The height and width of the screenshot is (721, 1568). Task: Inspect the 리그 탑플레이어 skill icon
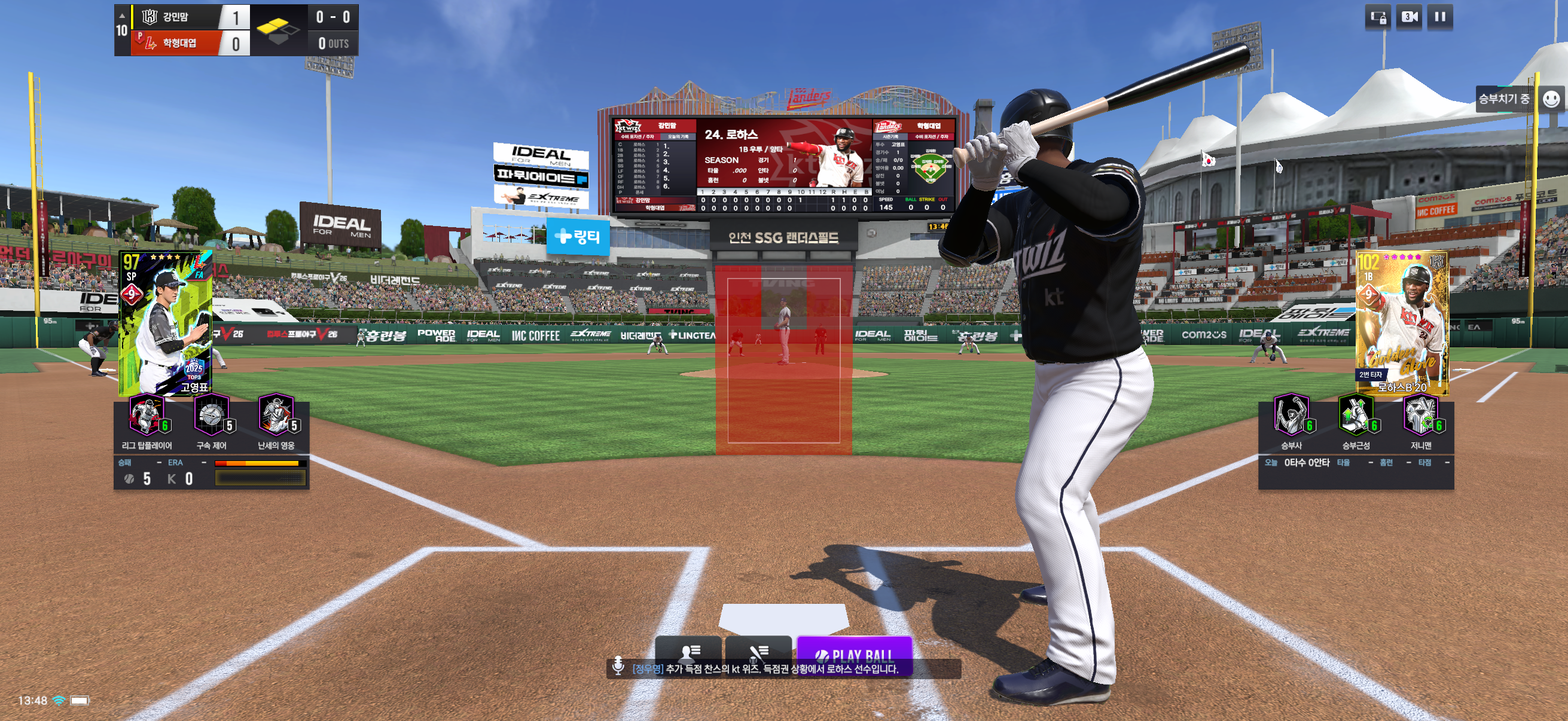[147, 416]
